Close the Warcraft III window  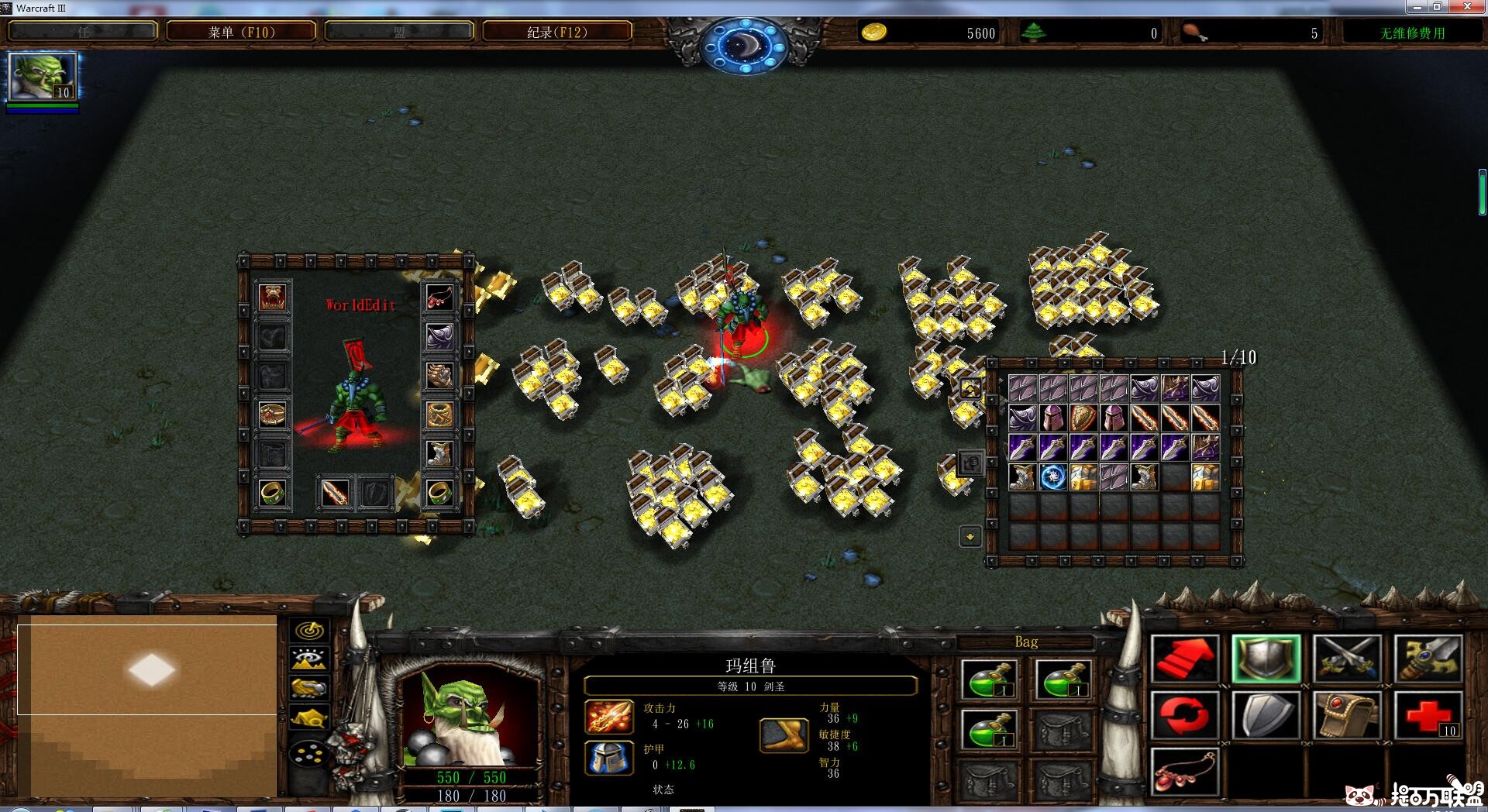pyautogui.click(x=1466, y=7)
